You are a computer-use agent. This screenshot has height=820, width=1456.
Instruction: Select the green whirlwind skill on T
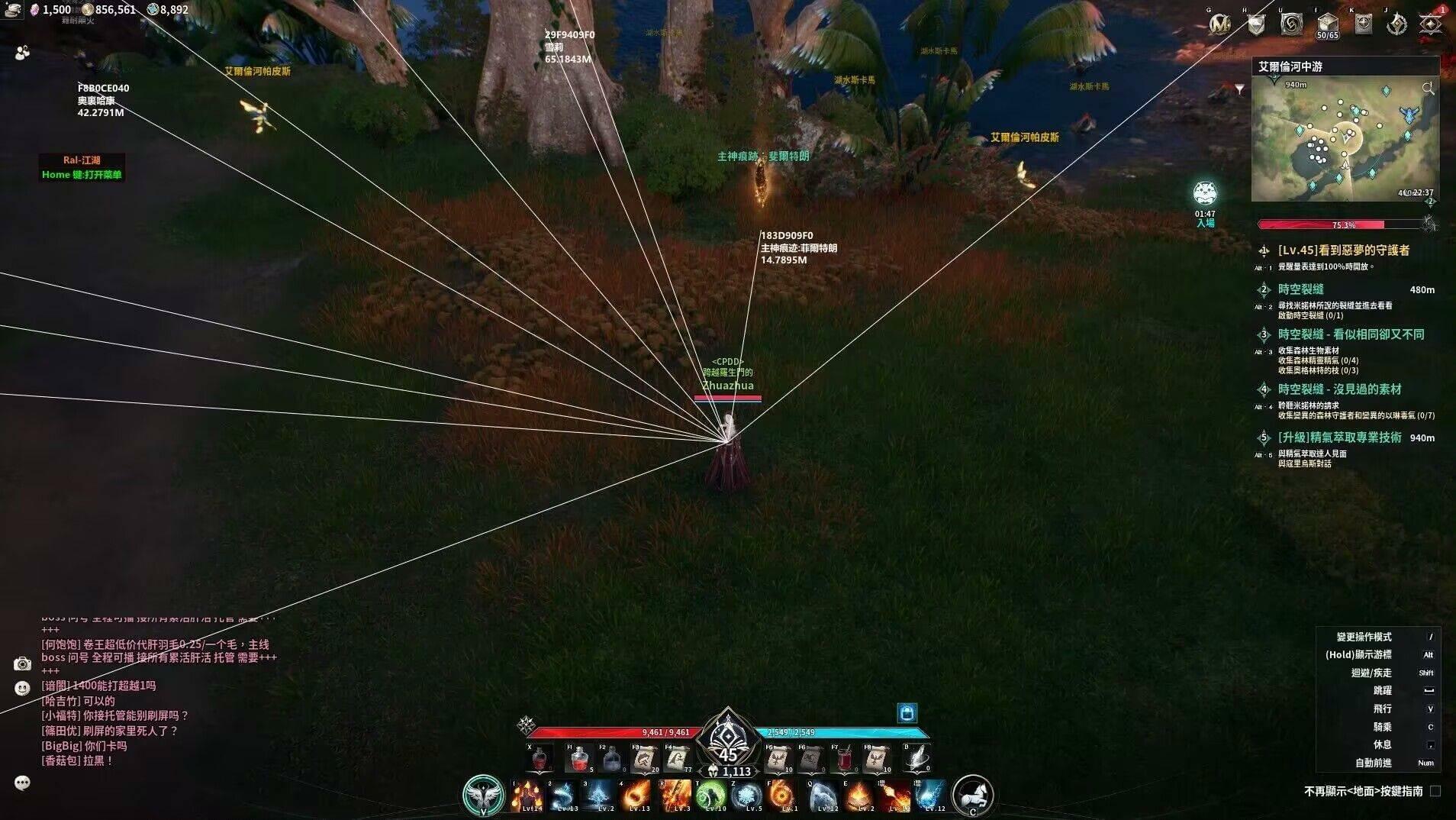pyautogui.click(x=714, y=796)
